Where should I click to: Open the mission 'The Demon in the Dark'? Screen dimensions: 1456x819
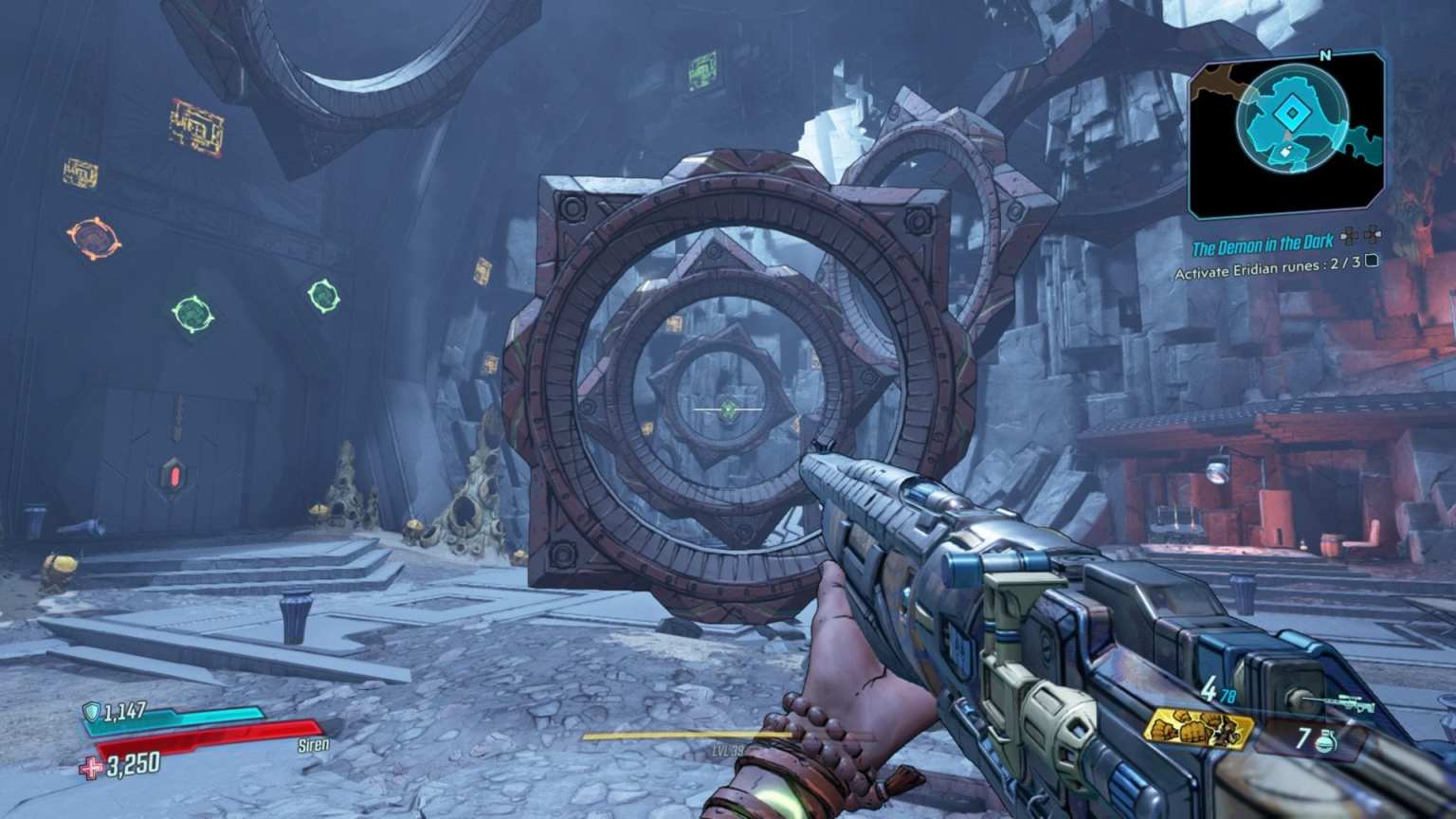tap(1263, 244)
